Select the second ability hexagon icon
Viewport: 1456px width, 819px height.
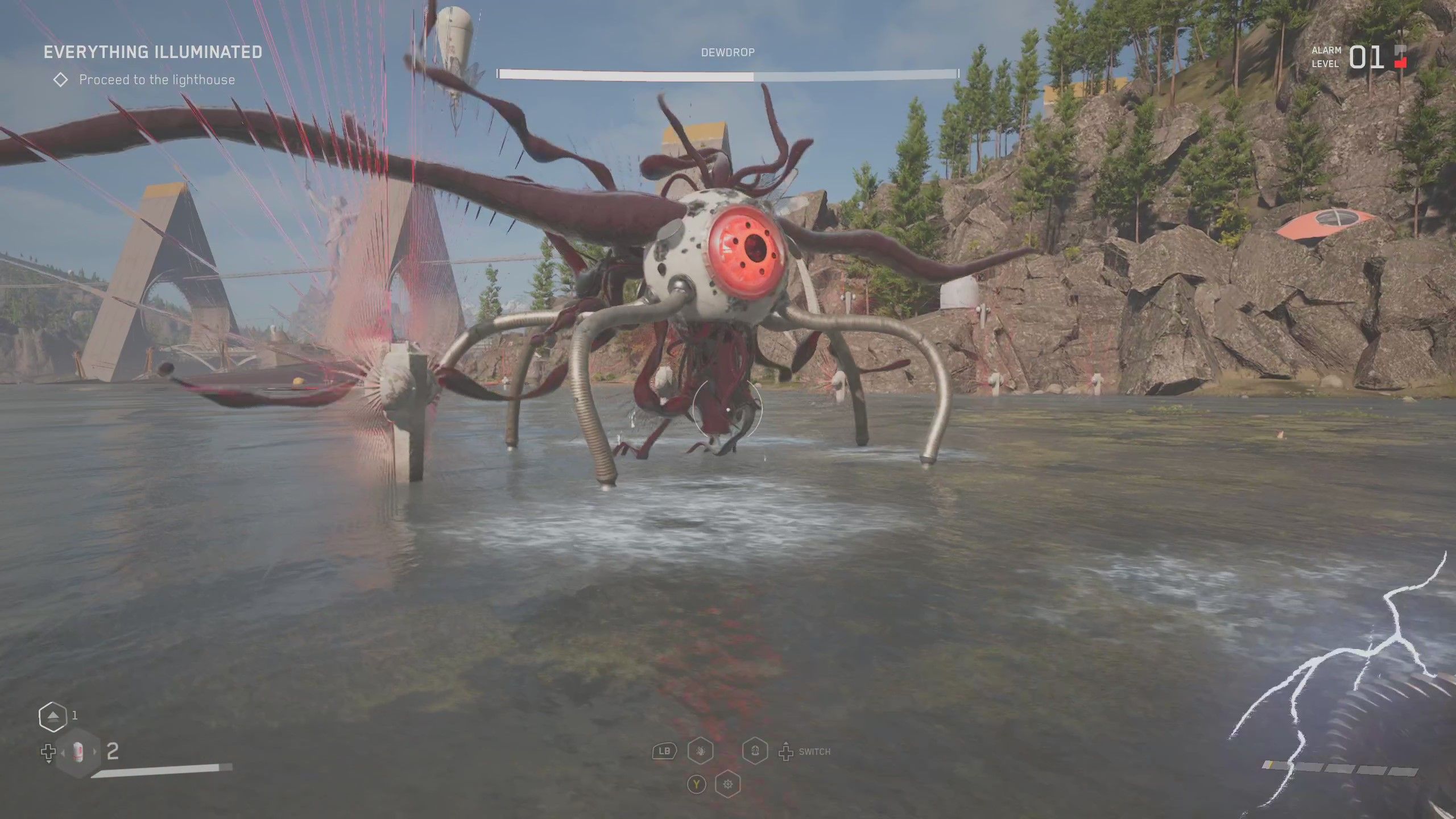pos(755,751)
